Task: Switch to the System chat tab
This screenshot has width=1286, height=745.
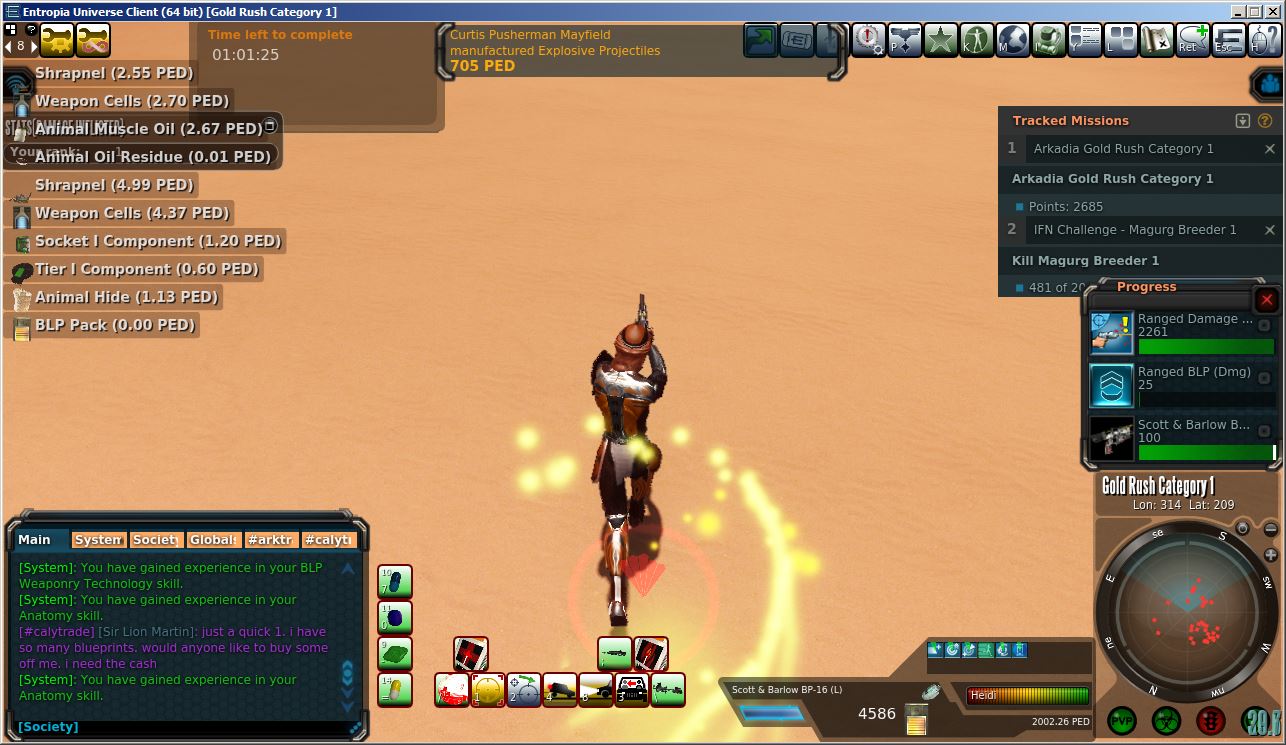Action: click(99, 540)
